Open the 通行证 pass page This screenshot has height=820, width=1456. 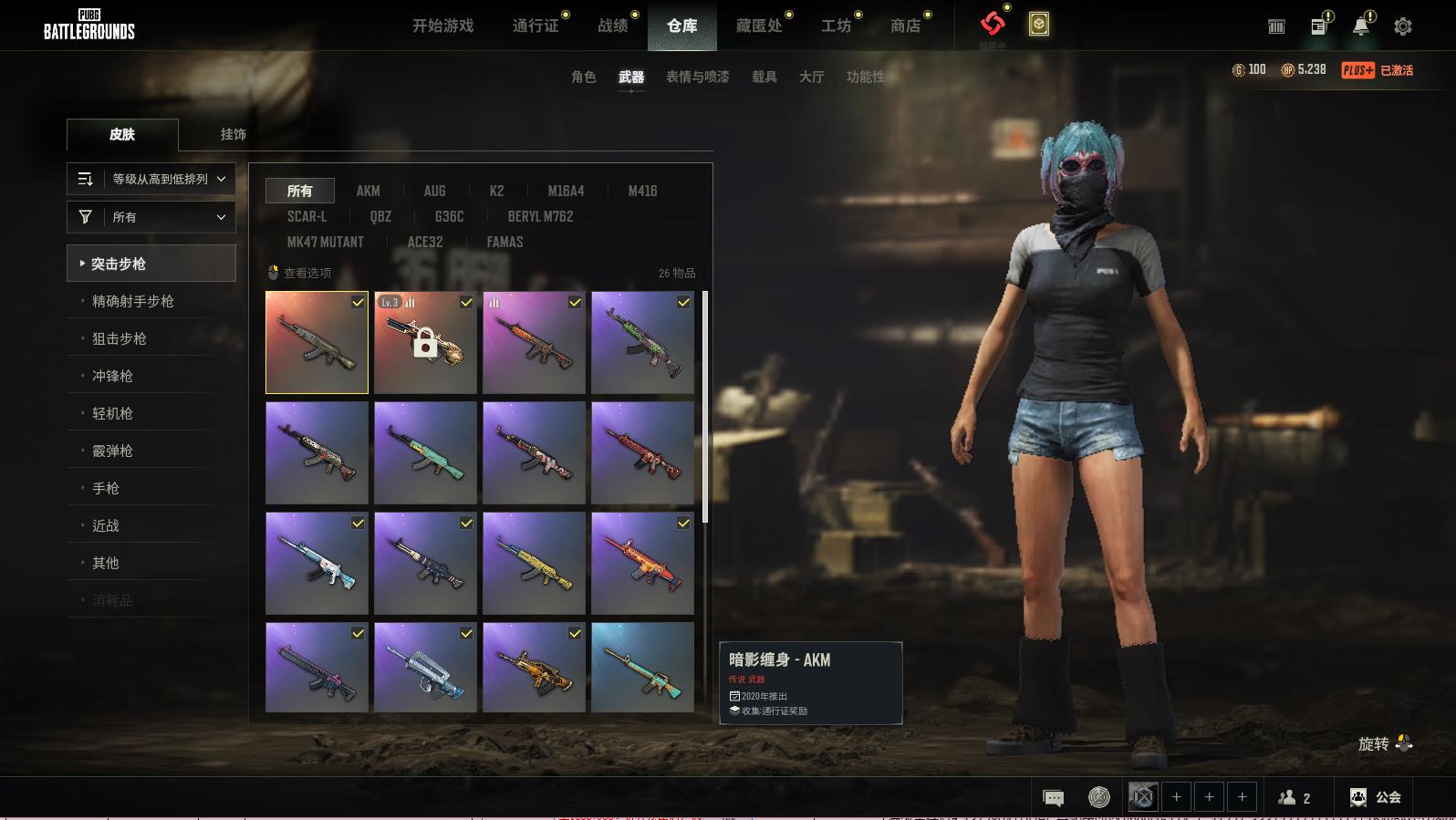536,26
